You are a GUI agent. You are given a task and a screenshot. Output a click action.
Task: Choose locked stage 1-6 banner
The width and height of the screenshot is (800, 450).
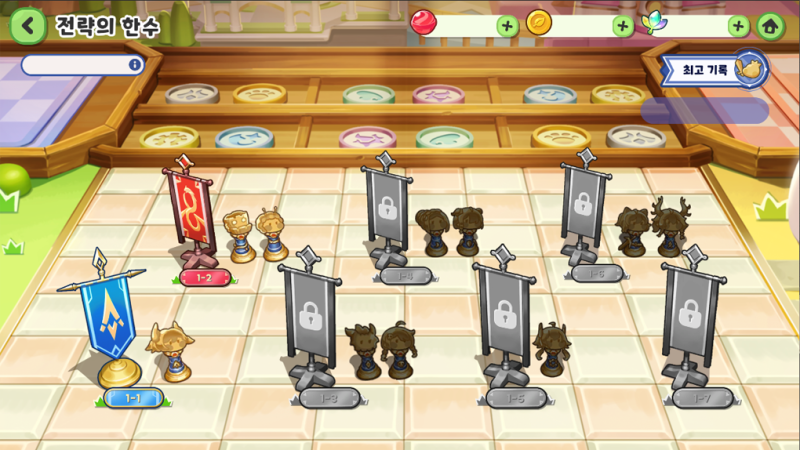click(583, 210)
